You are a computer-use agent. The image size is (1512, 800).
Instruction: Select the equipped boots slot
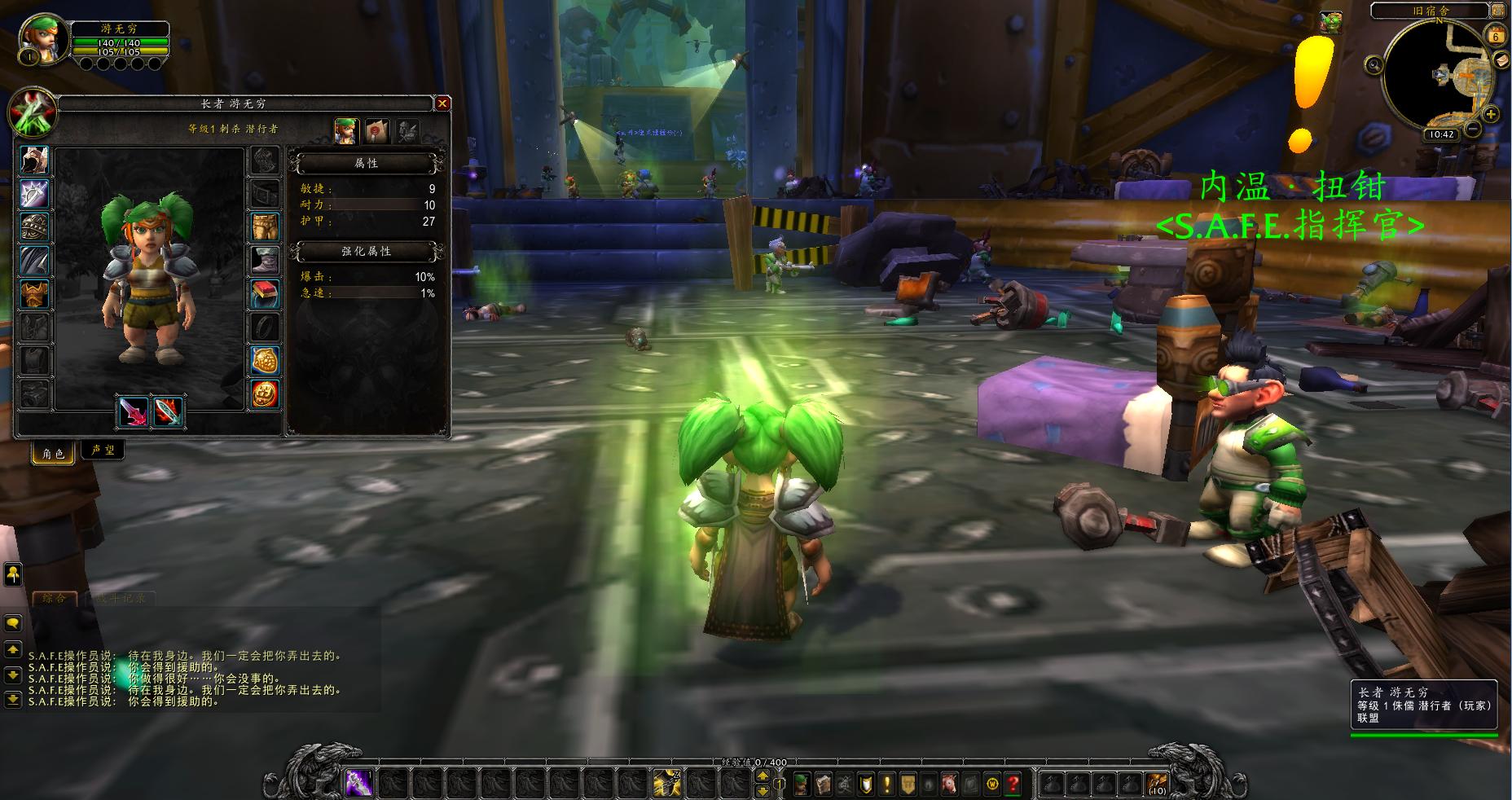pyautogui.click(x=264, y=261)
